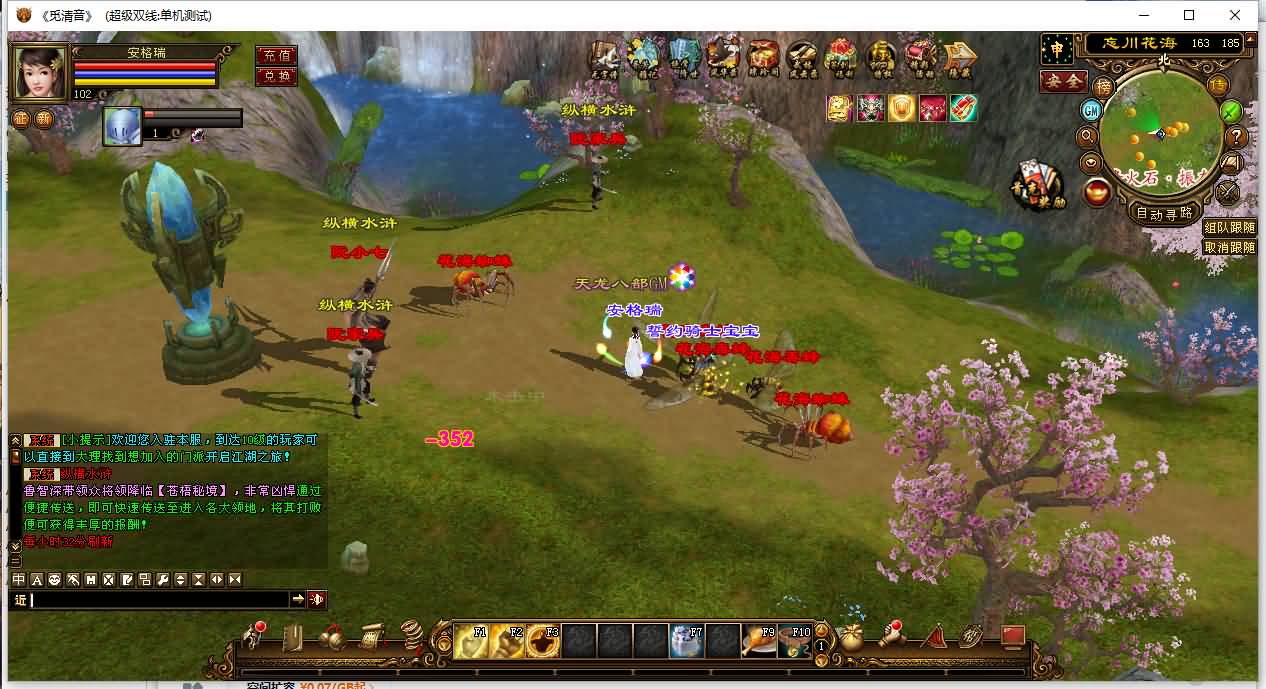Open the question mark help icon
The image size is (1266, 689).
[1237, 137]
